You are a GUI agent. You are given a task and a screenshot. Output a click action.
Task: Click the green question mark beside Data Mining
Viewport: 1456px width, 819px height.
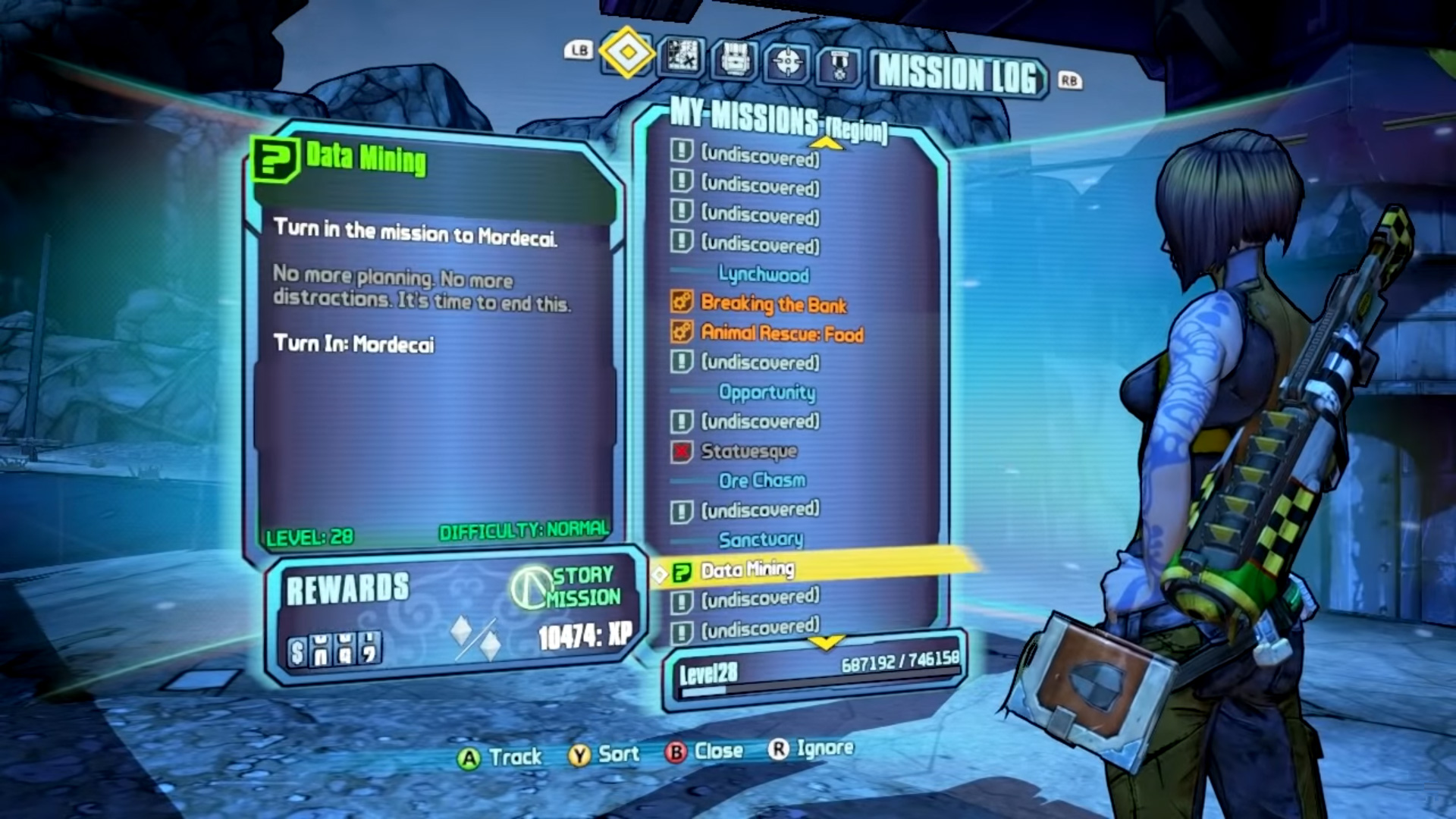(x=682, y=569)
